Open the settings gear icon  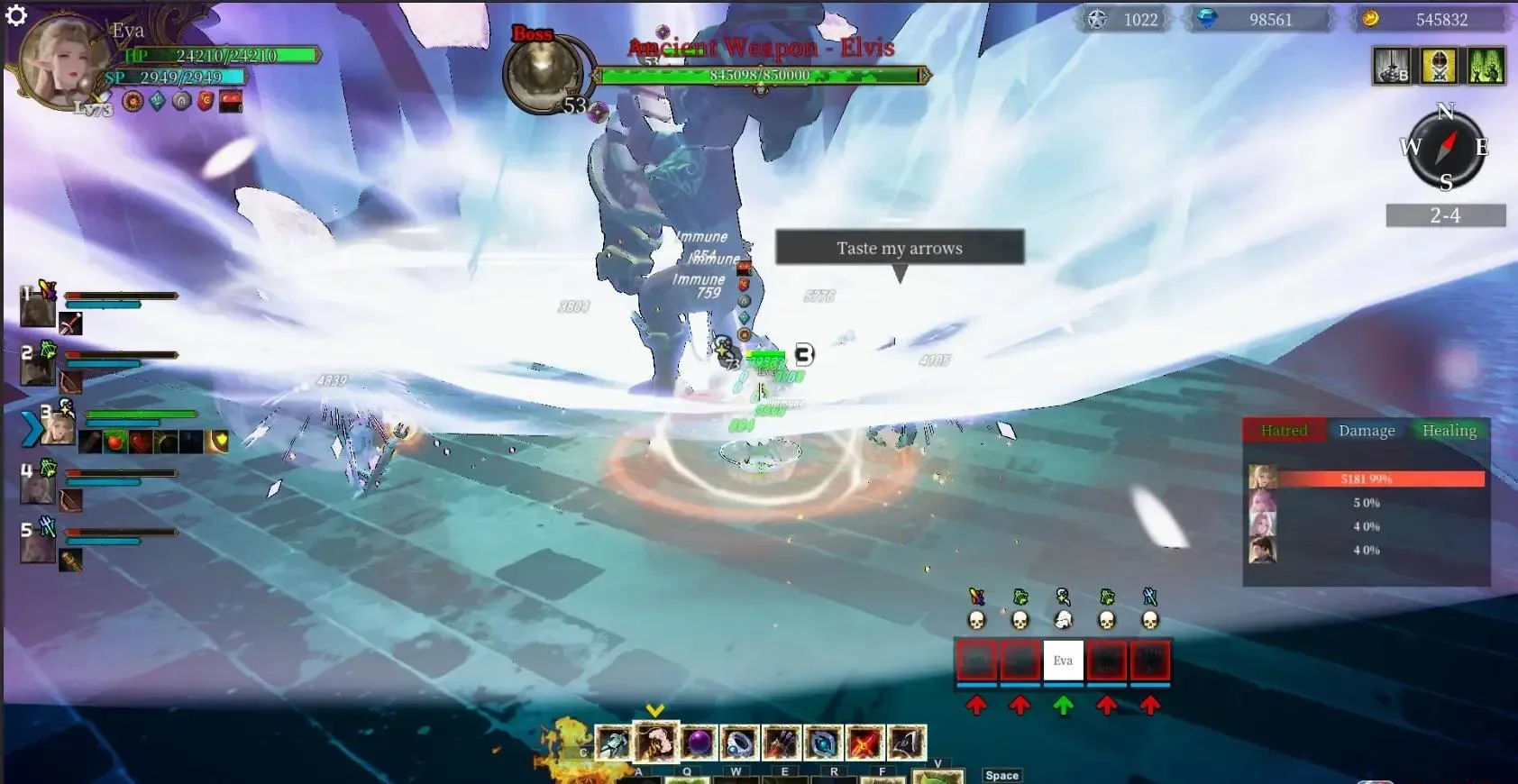15,15
